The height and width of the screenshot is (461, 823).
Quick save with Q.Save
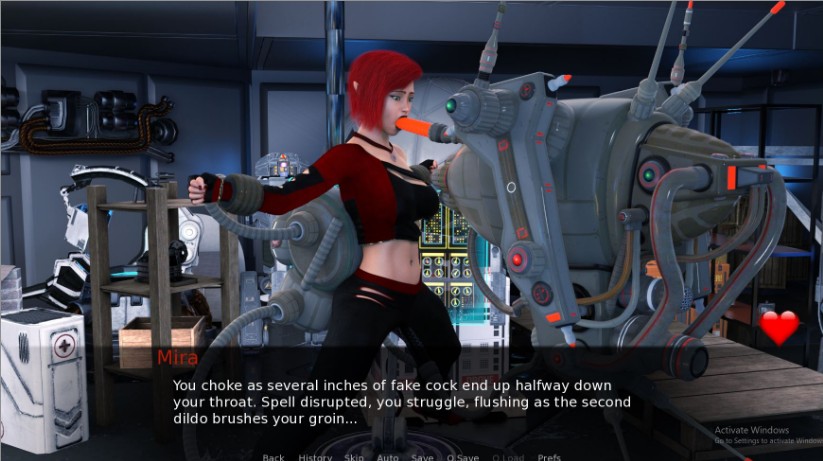tap(463, 457)
